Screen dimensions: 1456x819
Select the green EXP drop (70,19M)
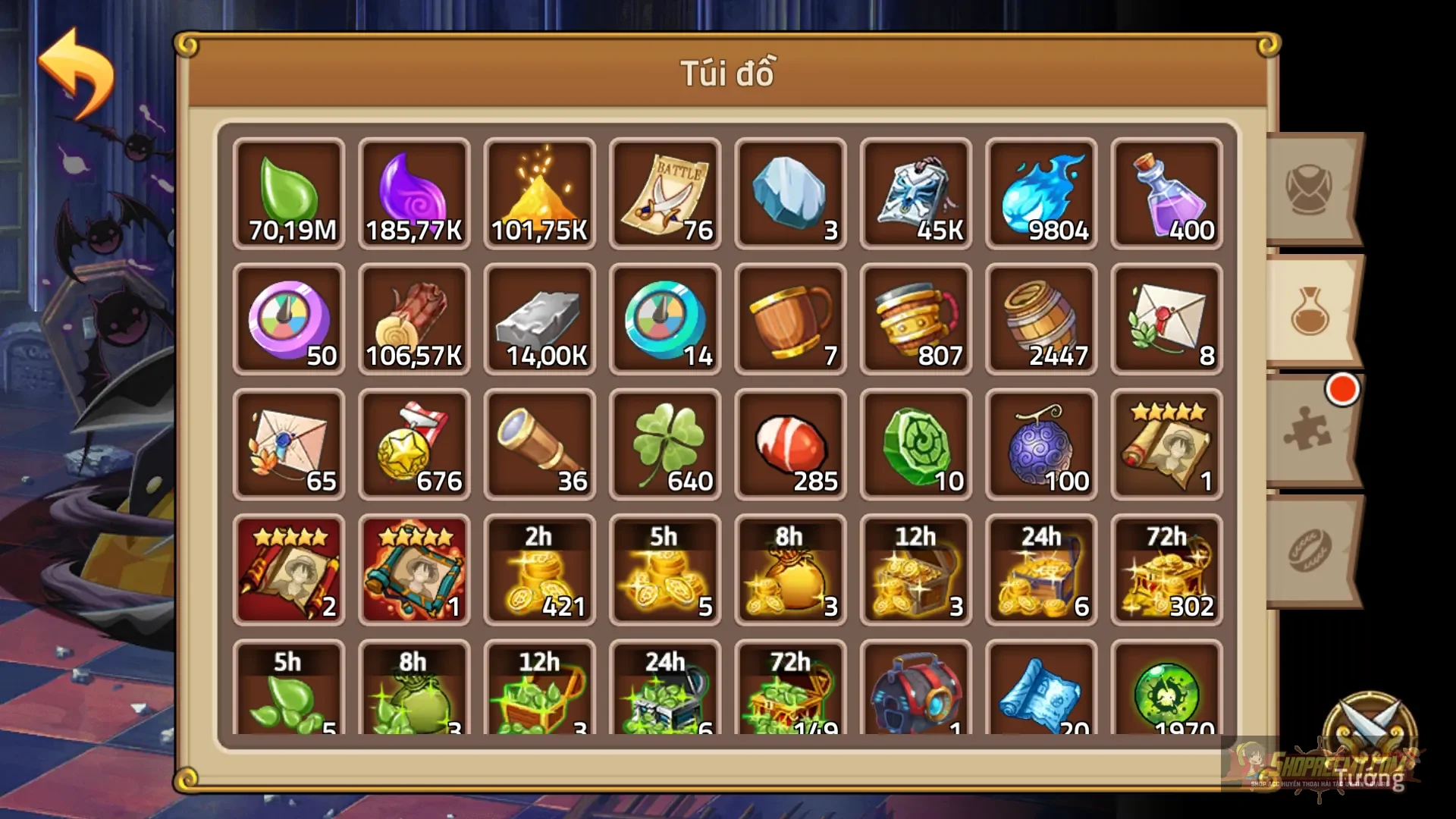pos(288,193)
